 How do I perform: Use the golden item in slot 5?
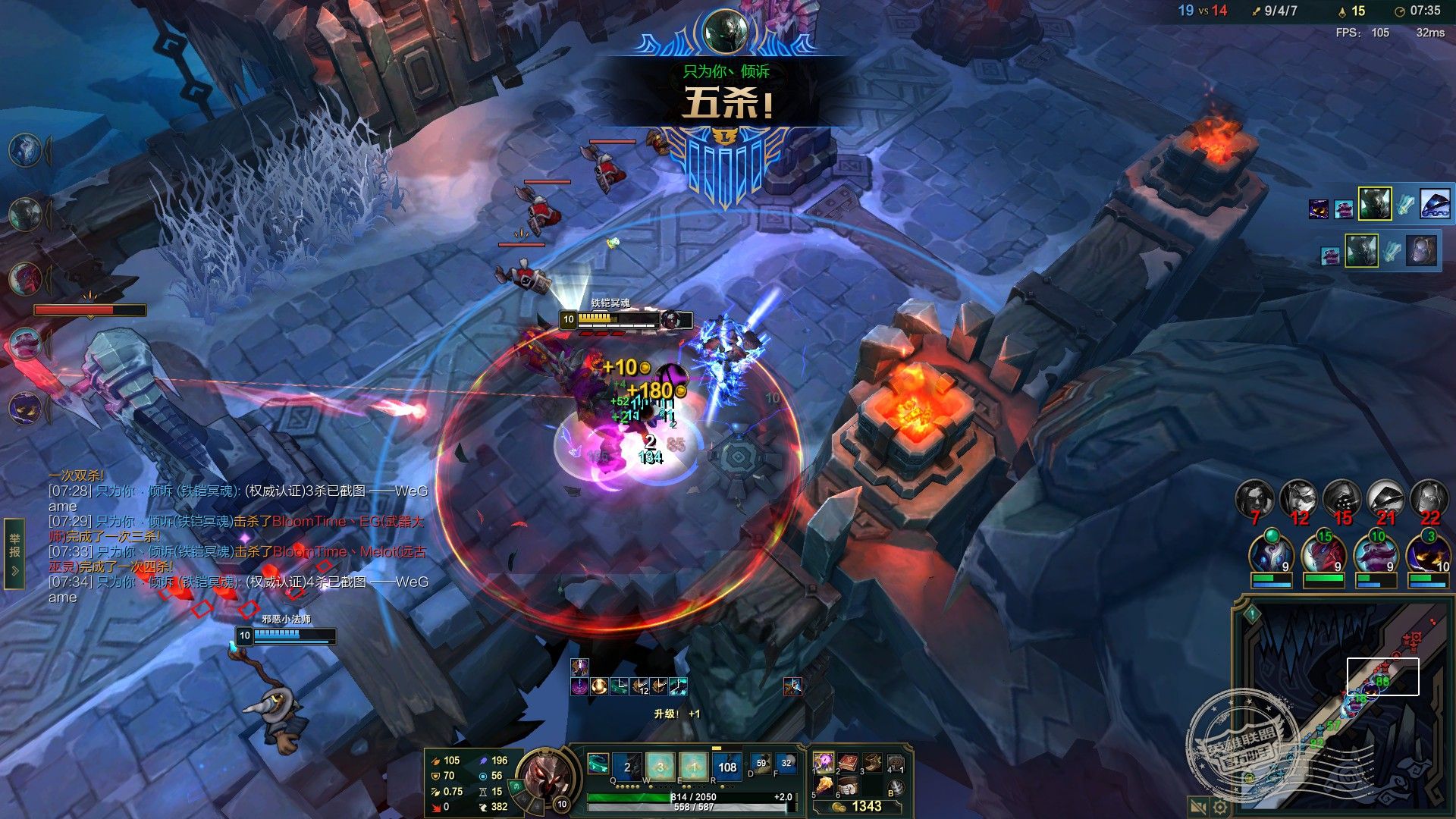(824, 786)
